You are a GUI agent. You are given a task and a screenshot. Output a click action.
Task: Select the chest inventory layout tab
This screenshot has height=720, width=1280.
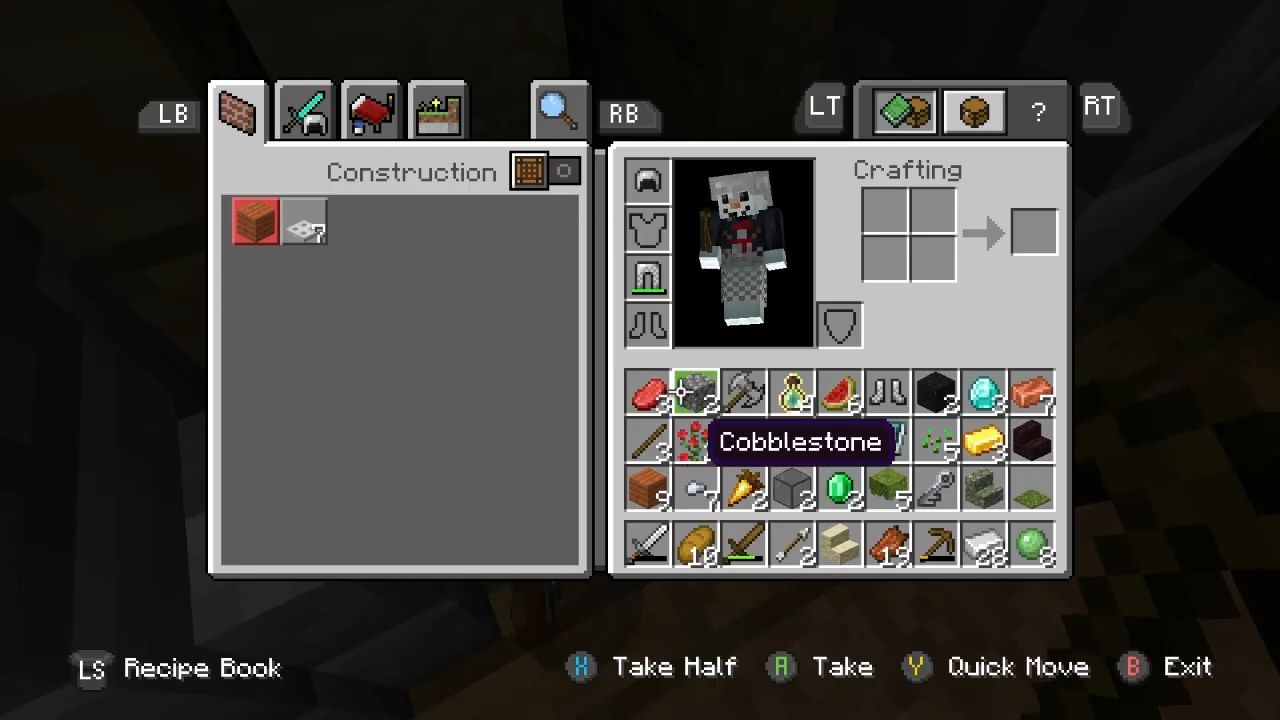click(973, 111)
